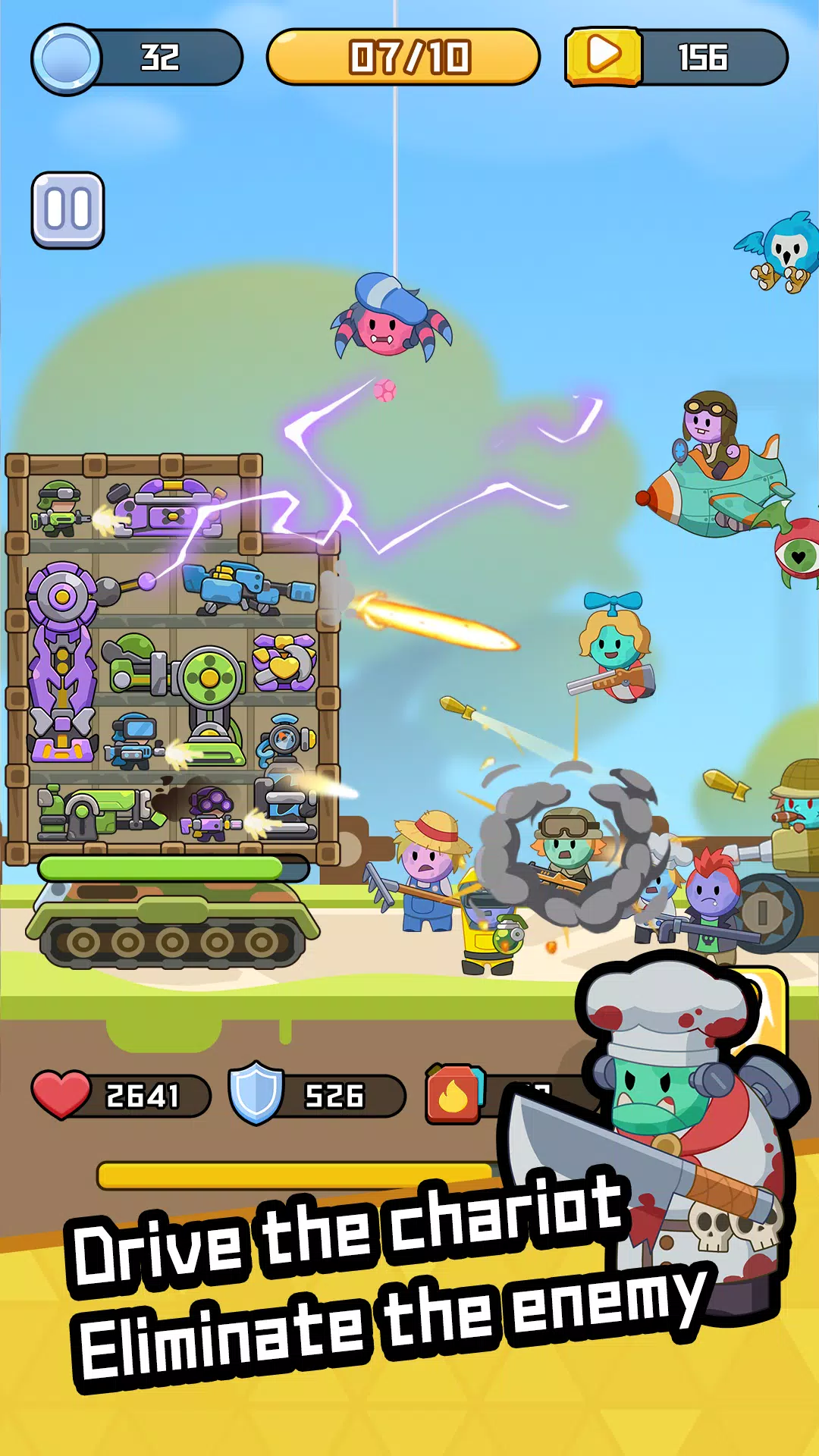This screenshot has height=1456, width=819.
Task: Click the blue orb currency icon
Action: (67, 59)
